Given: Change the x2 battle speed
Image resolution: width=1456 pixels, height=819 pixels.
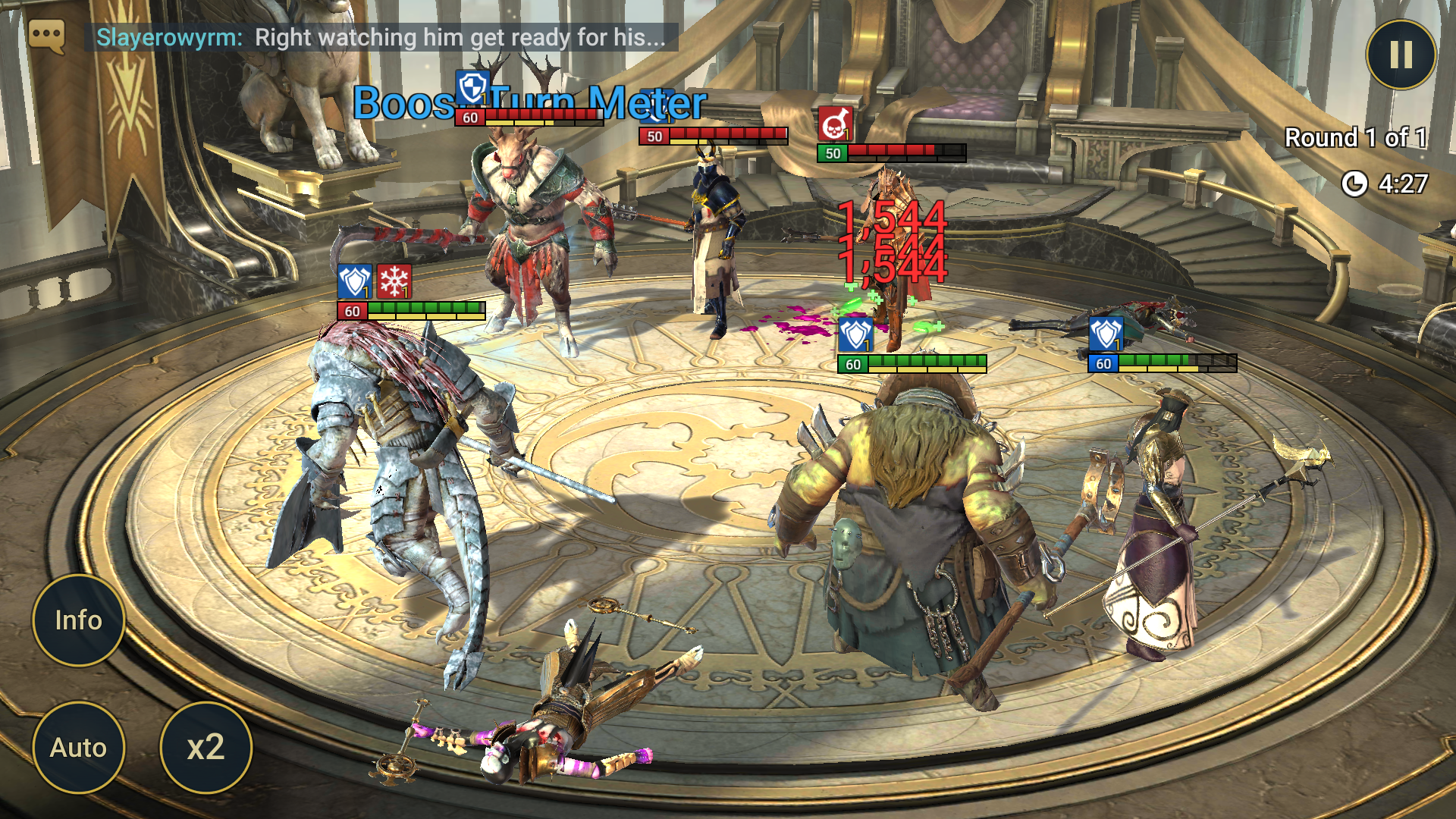Looking at the screenshot, I should [206, 748].
